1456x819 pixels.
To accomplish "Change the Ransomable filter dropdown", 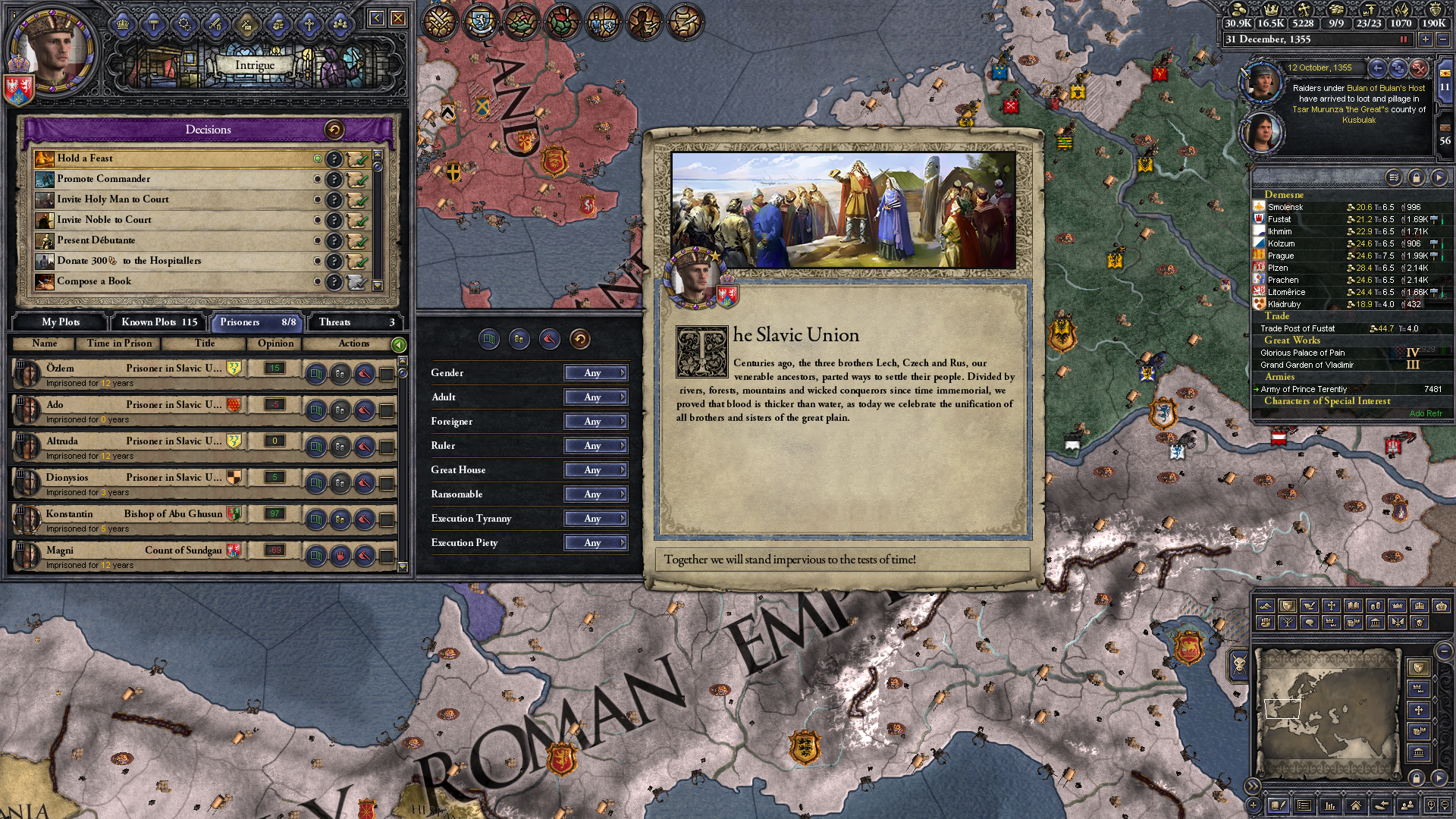I will (596, 494).
